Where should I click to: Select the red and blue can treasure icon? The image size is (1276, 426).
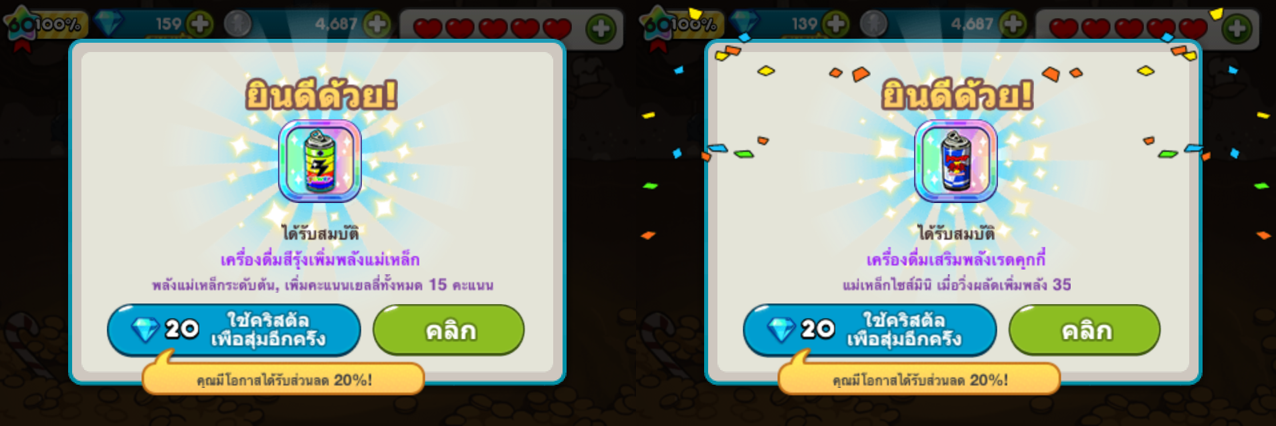(x=956, y=161)
